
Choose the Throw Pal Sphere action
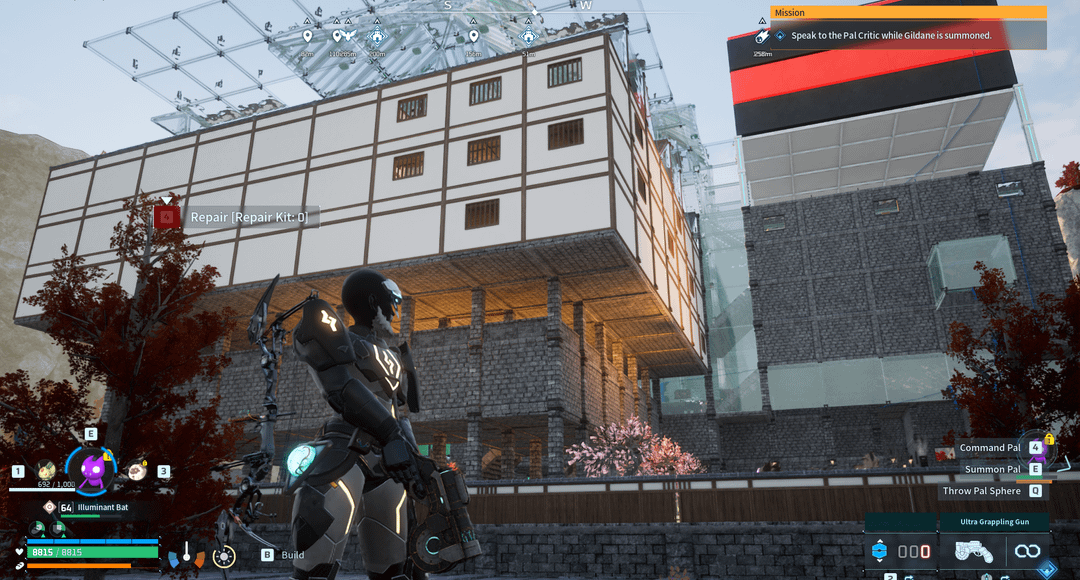pyautogui.click(x=981, y=491)
